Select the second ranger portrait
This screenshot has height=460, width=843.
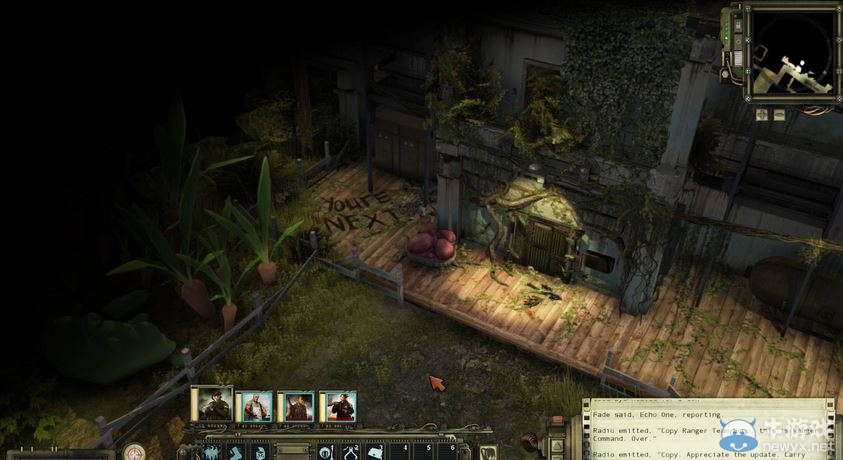tap(253, 407)
